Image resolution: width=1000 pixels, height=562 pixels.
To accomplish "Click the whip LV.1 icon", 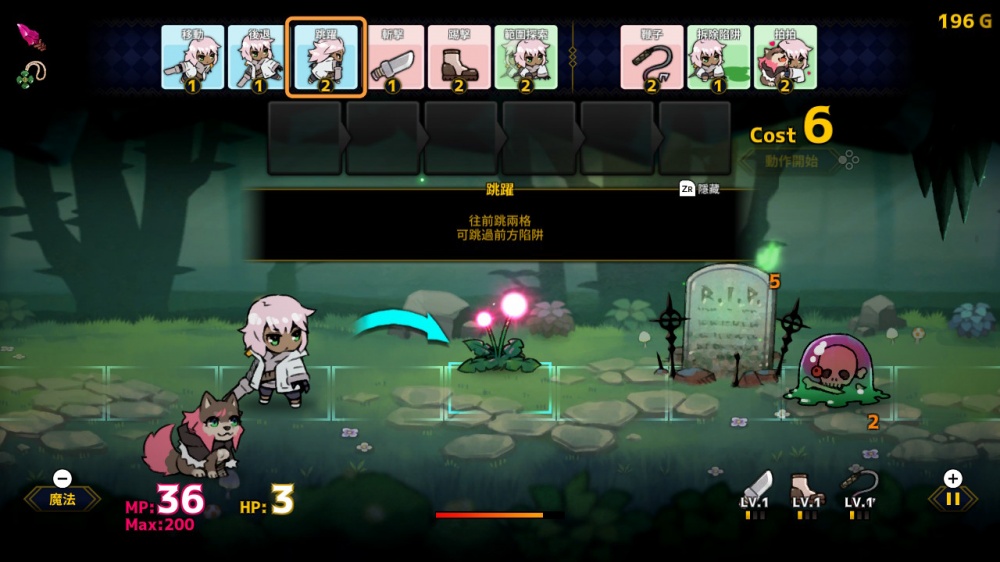I will [858, 491].
